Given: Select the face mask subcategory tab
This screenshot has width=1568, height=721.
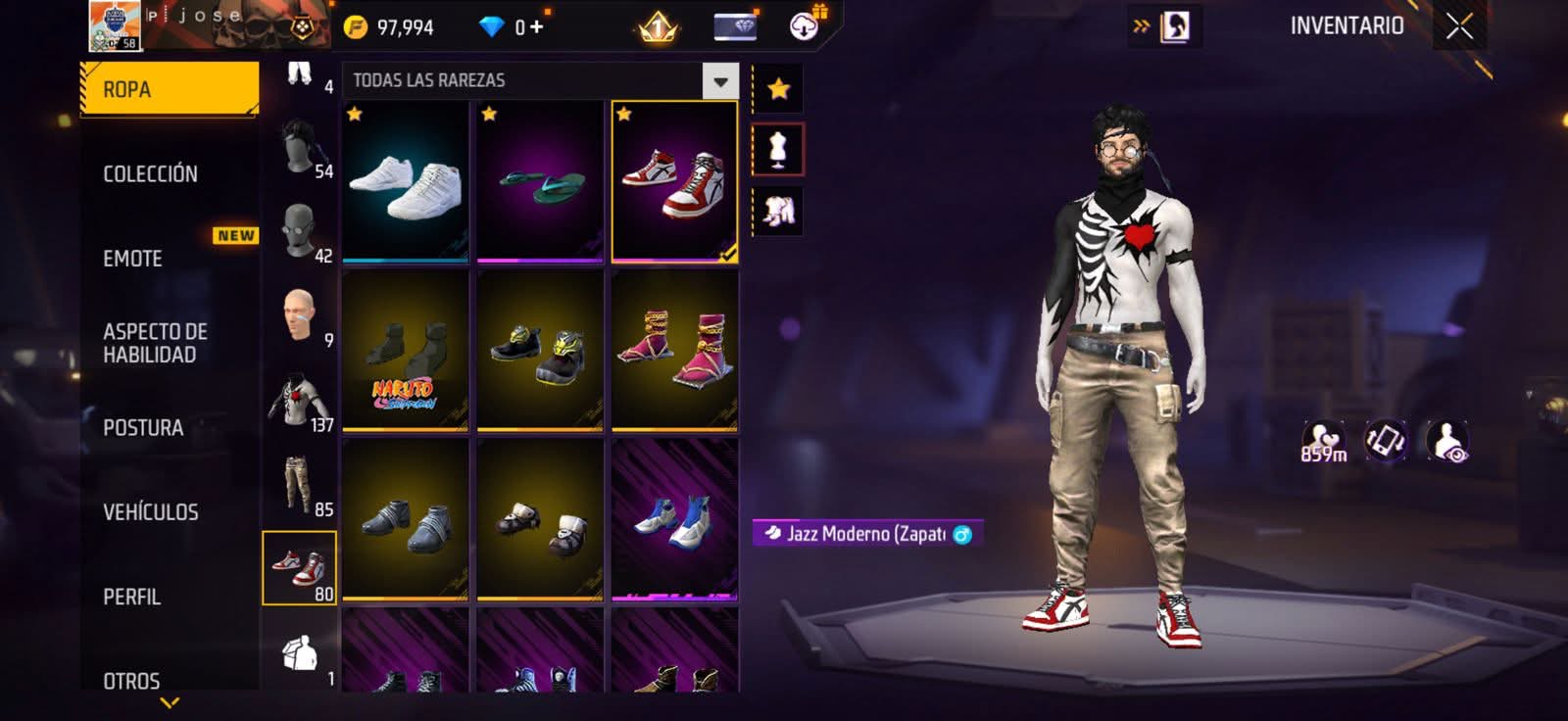Looking at the screenshot, I should 299,232.
